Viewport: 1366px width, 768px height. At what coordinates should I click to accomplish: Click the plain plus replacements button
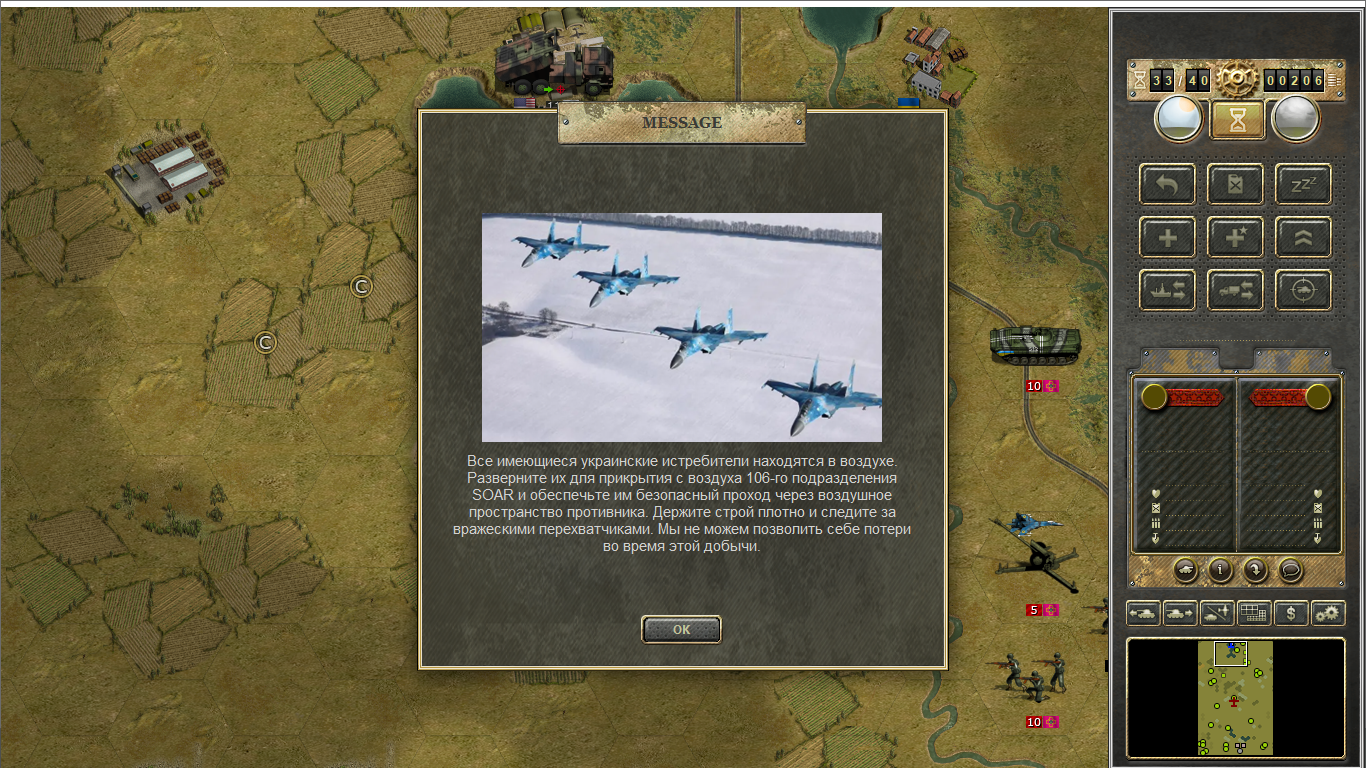tap(1167, 238)
